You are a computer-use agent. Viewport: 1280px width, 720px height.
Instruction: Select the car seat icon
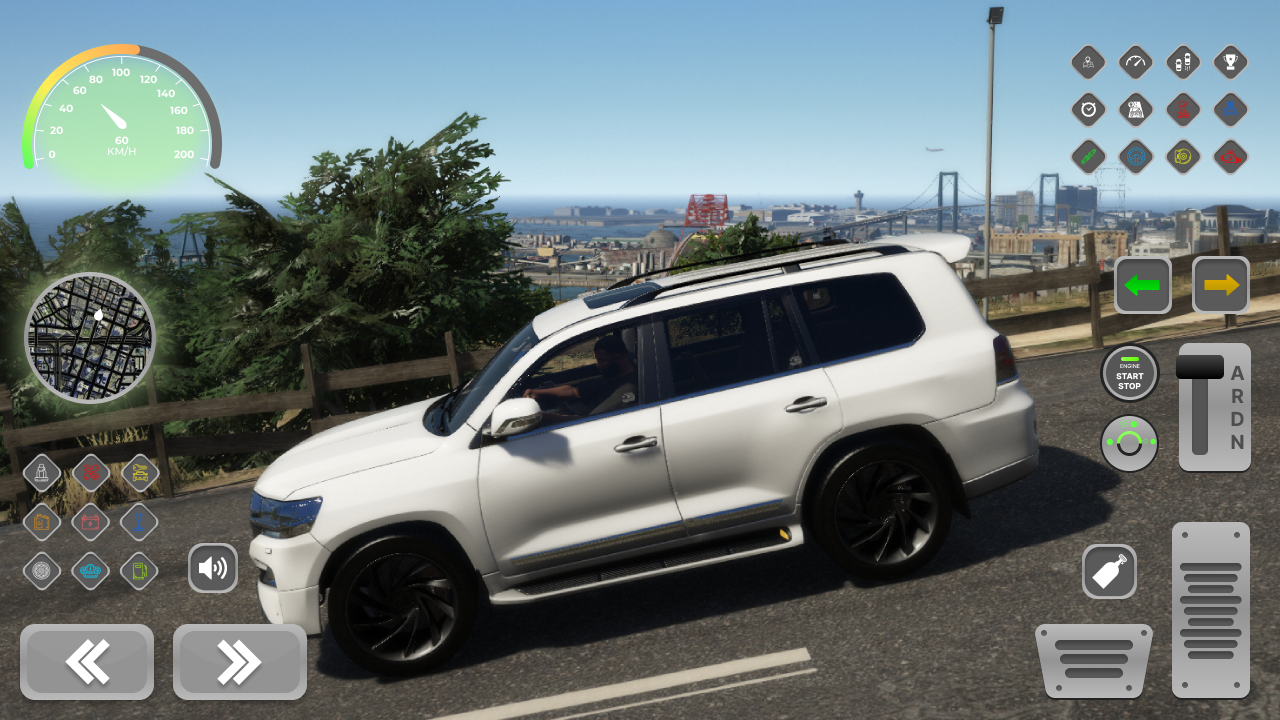coord(42,472)
